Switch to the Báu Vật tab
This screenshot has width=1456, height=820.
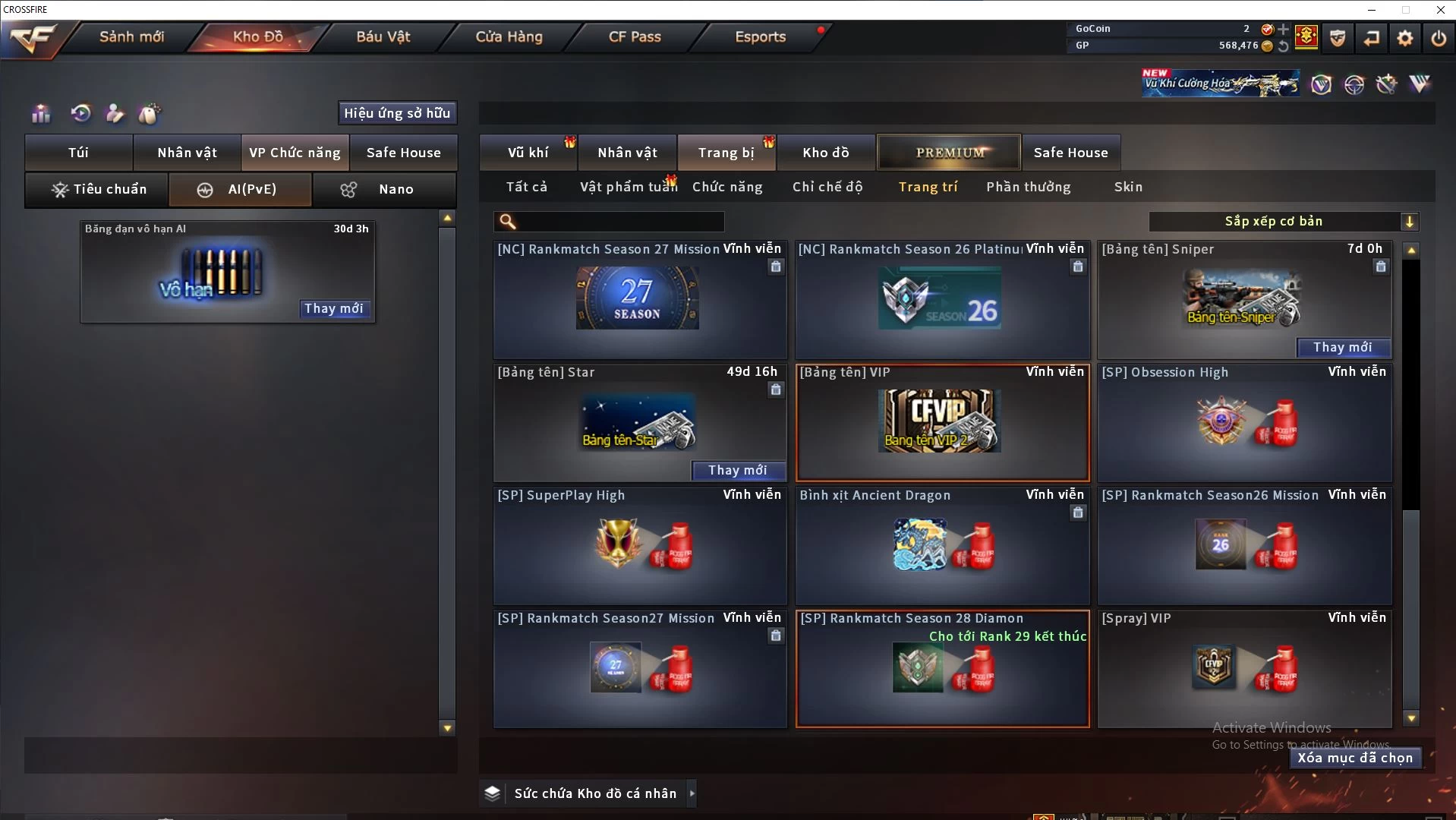pyautogui.click(x=383, y=36)
